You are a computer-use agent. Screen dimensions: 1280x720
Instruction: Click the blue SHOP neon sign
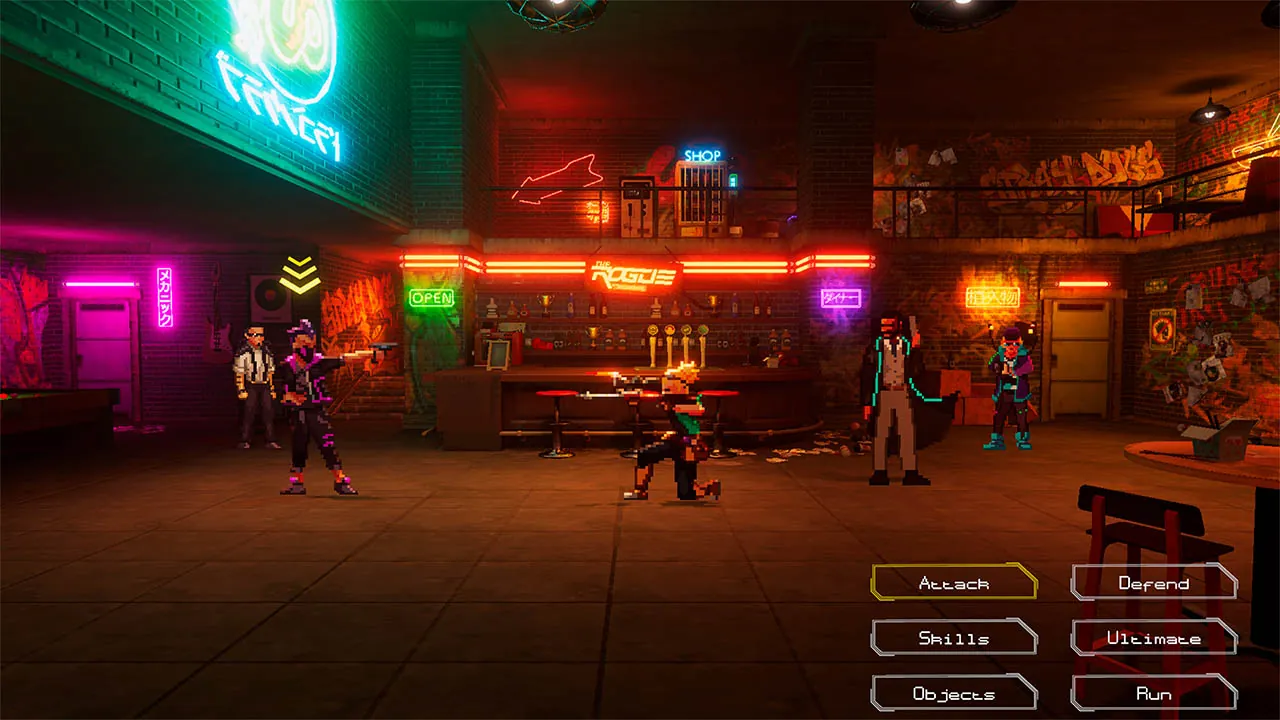tap(703, 153)
